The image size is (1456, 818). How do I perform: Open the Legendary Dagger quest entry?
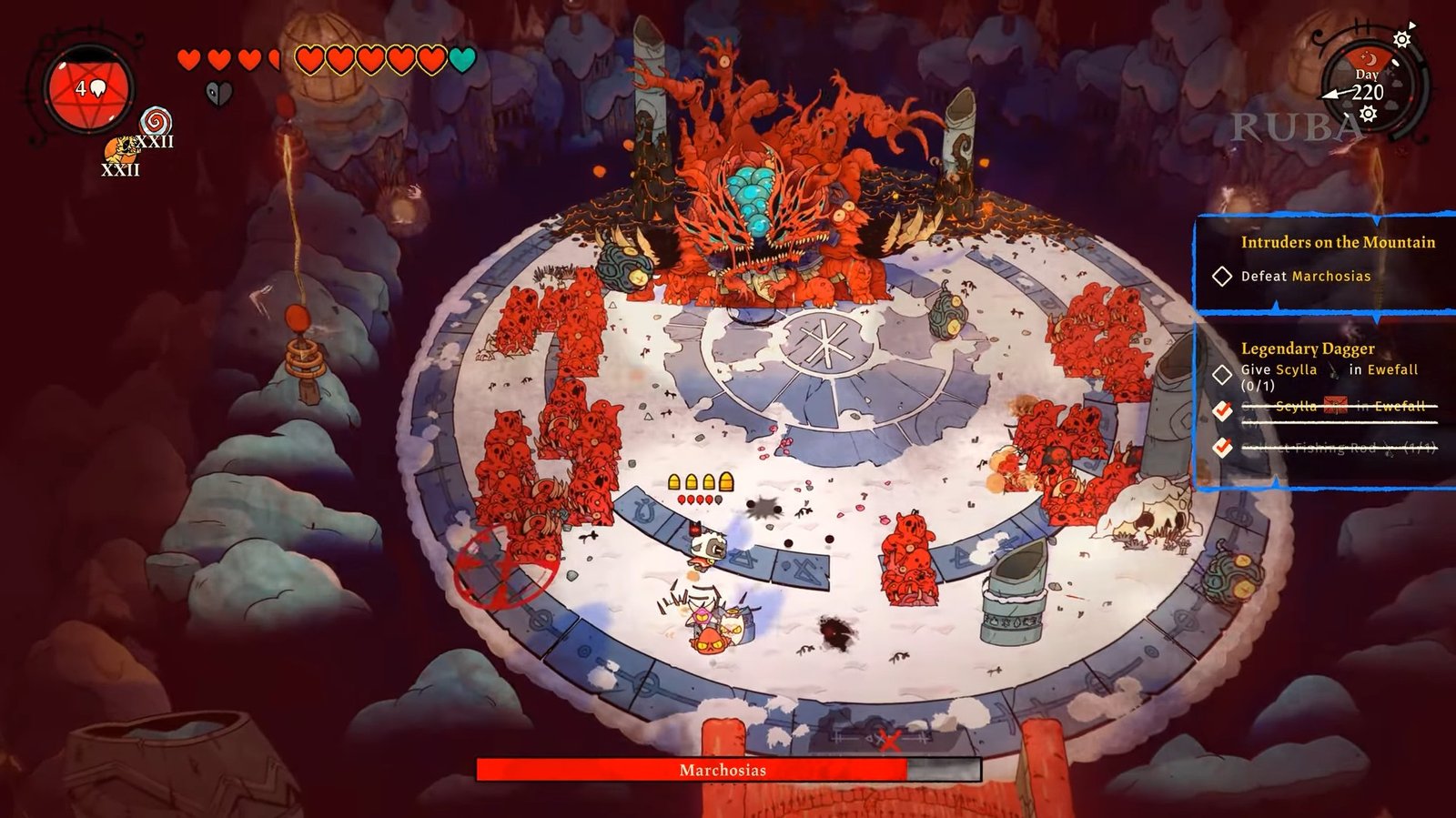click(1307, 348)
